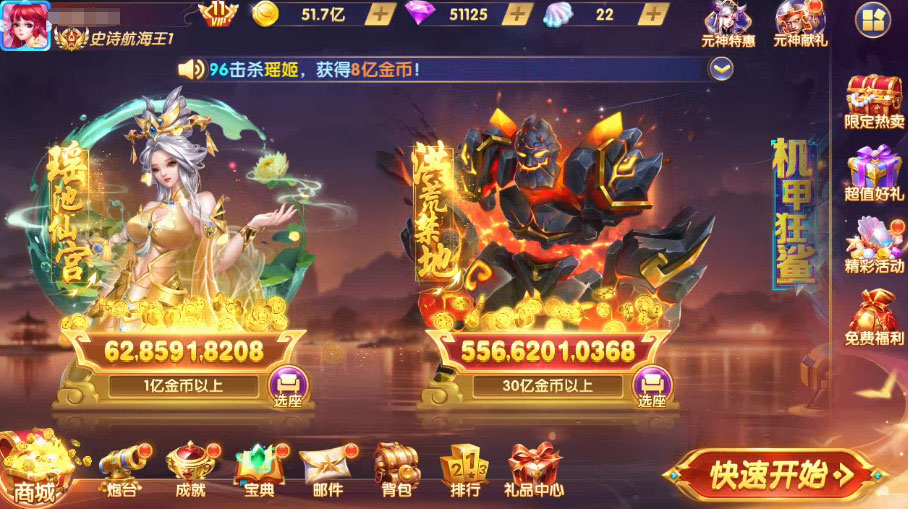Add more purple diamonds
The width and height of the screenshot is (908, 509).
click(514, 14)
